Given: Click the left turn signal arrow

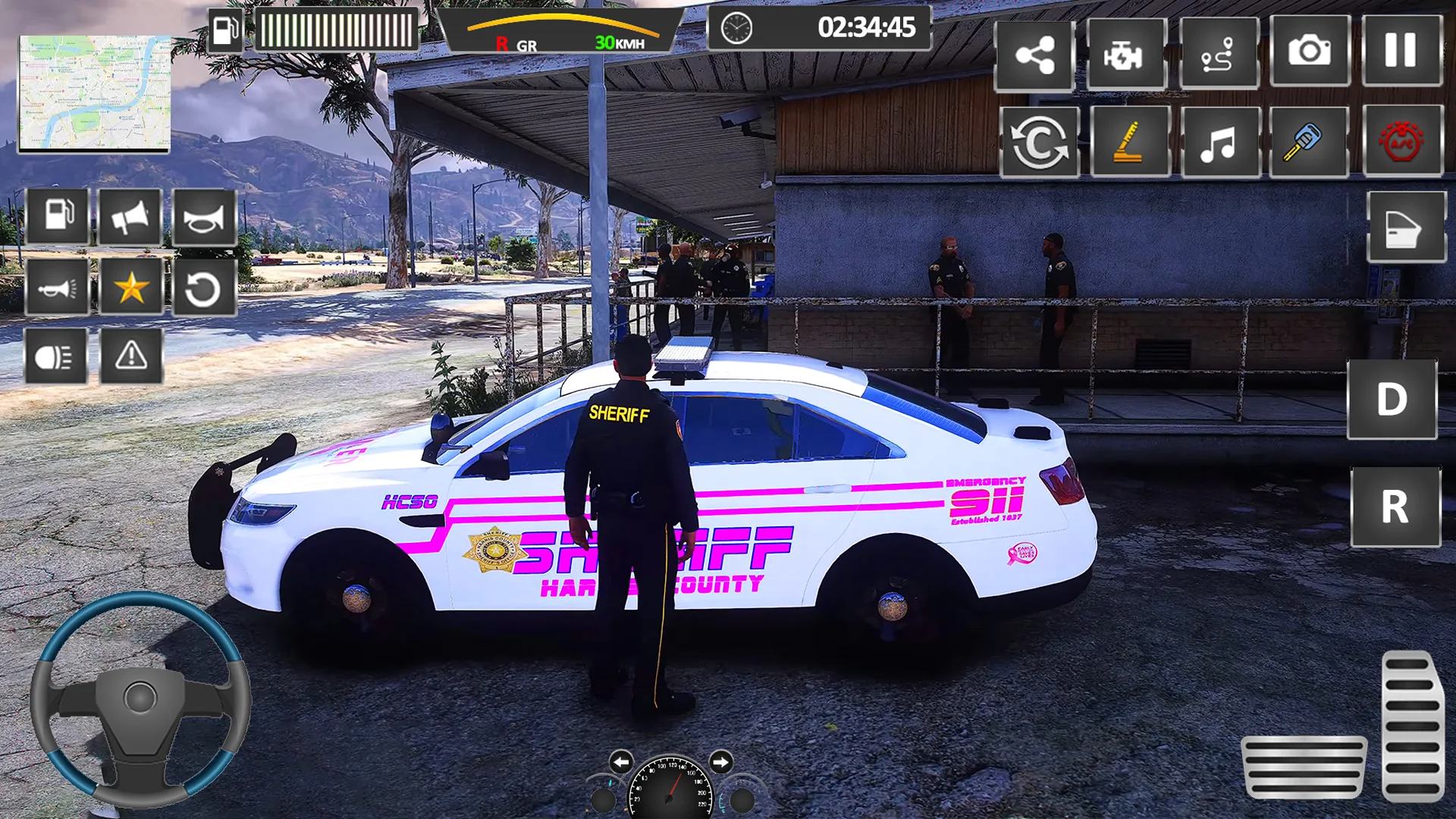Looking at the screenshot, I should (620, 761).
